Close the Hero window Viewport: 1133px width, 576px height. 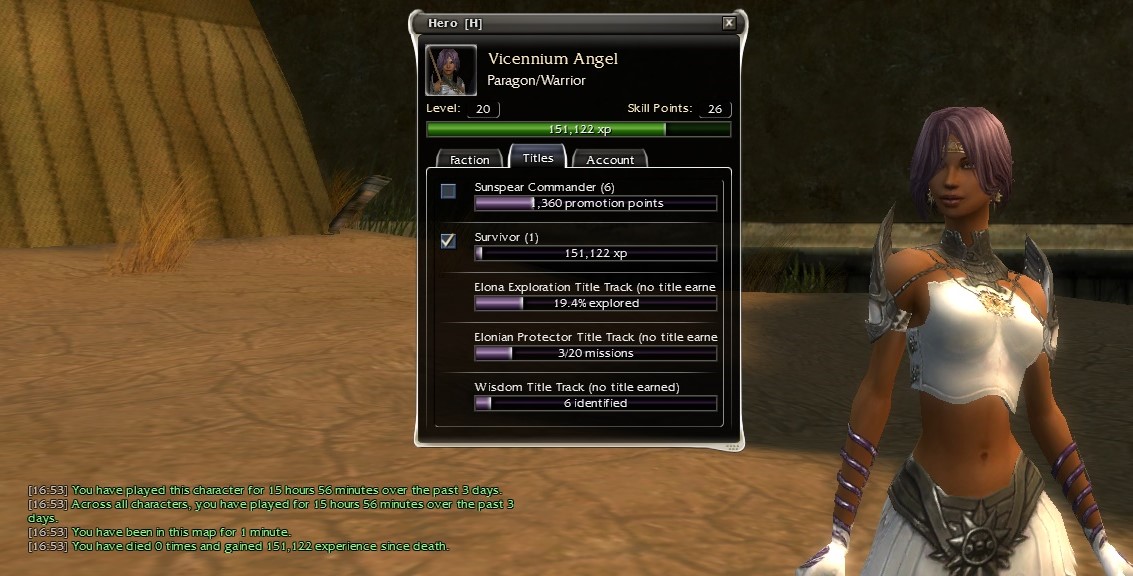729,23
